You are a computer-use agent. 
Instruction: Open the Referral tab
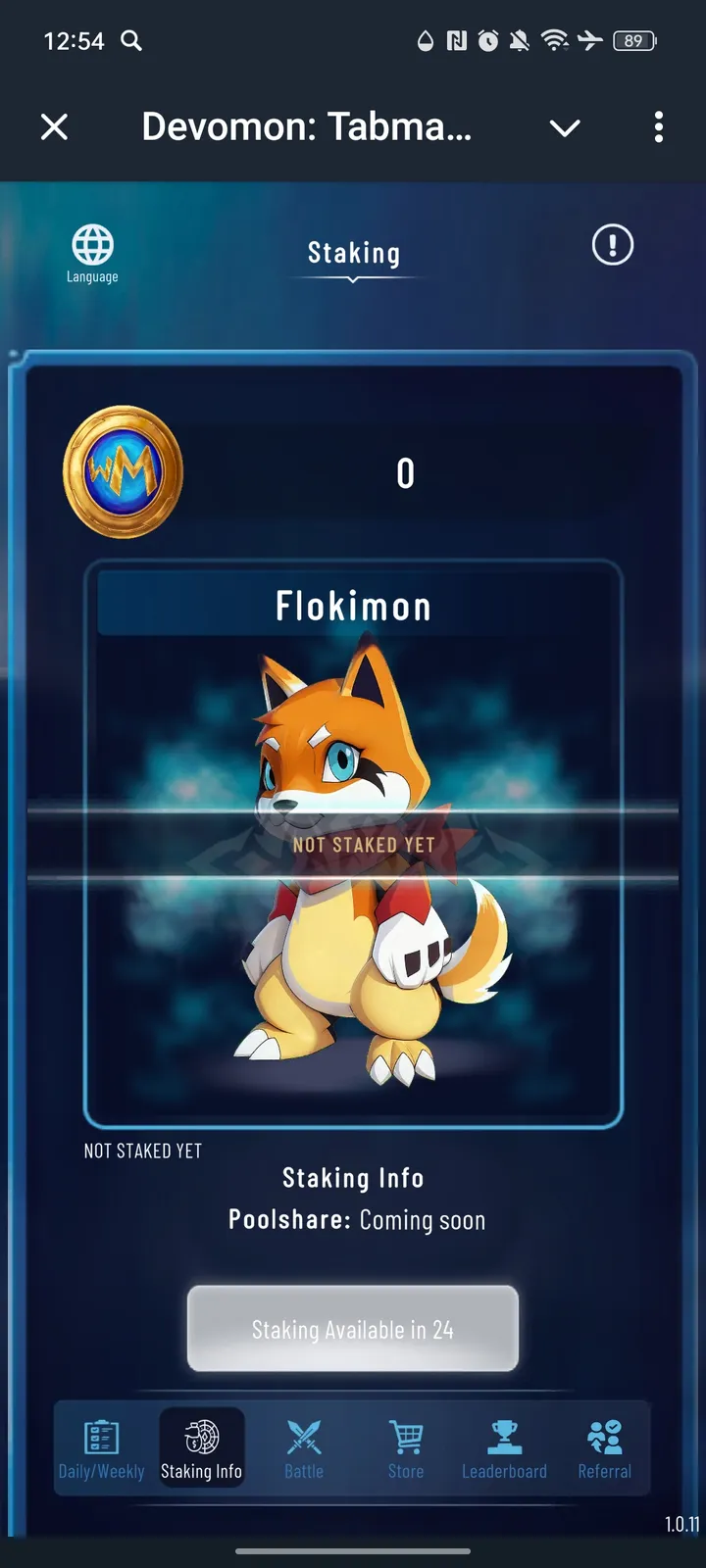point(604,1448)
